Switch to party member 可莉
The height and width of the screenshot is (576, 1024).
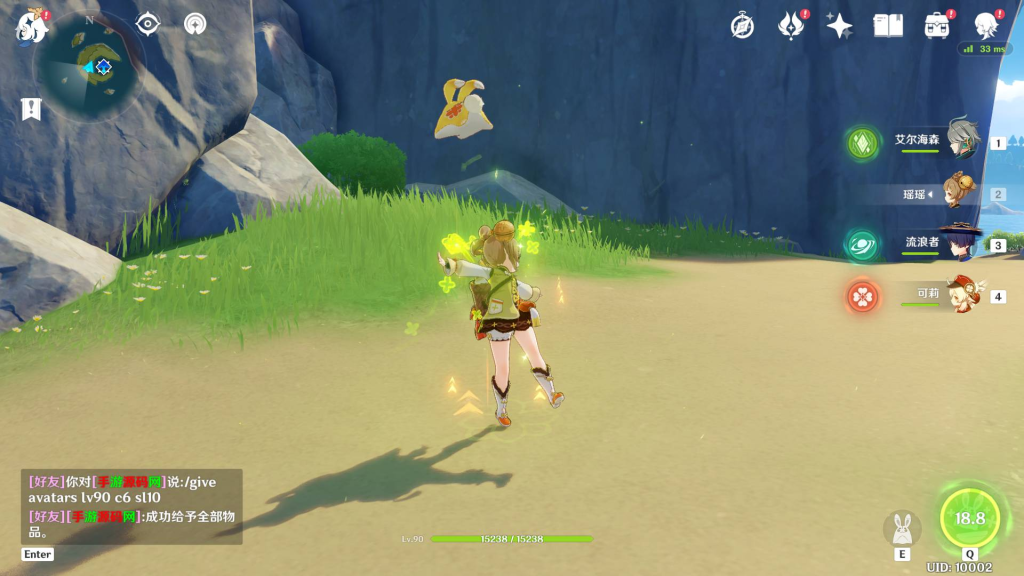pos(928,296)
